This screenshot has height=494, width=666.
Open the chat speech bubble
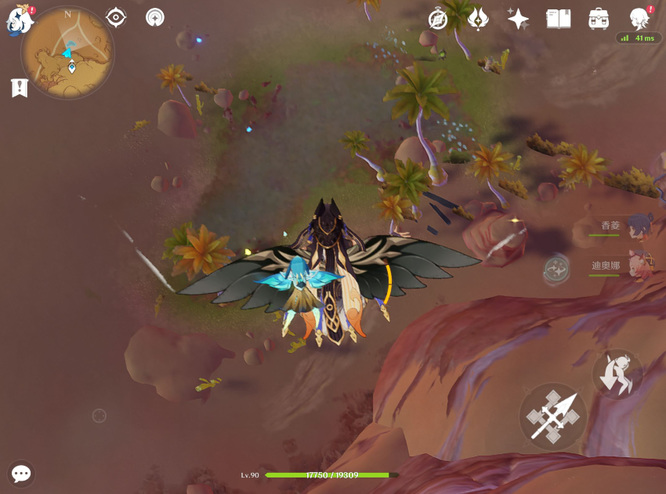coord(21,473)
